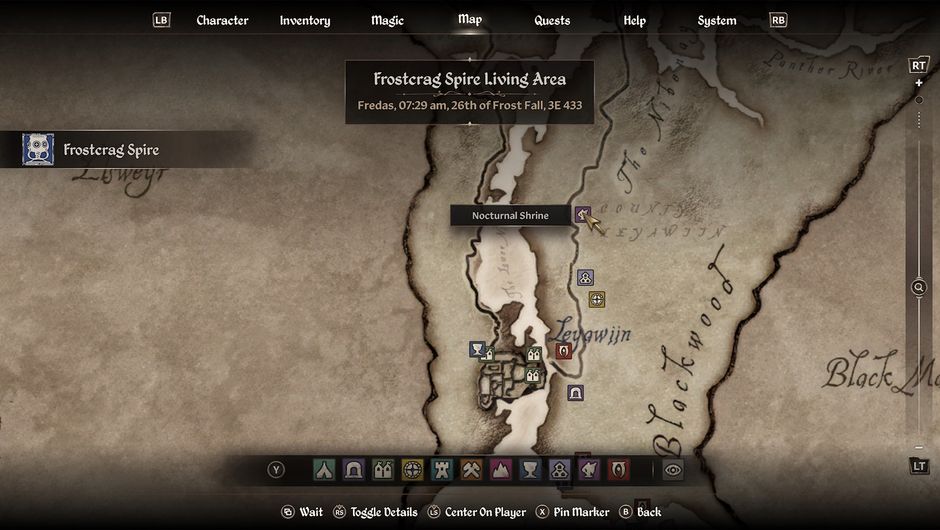The width and height of the screenshot is (940, 530).
Task: Switch to the Inventory tab
Action: (x=305, y=20)
